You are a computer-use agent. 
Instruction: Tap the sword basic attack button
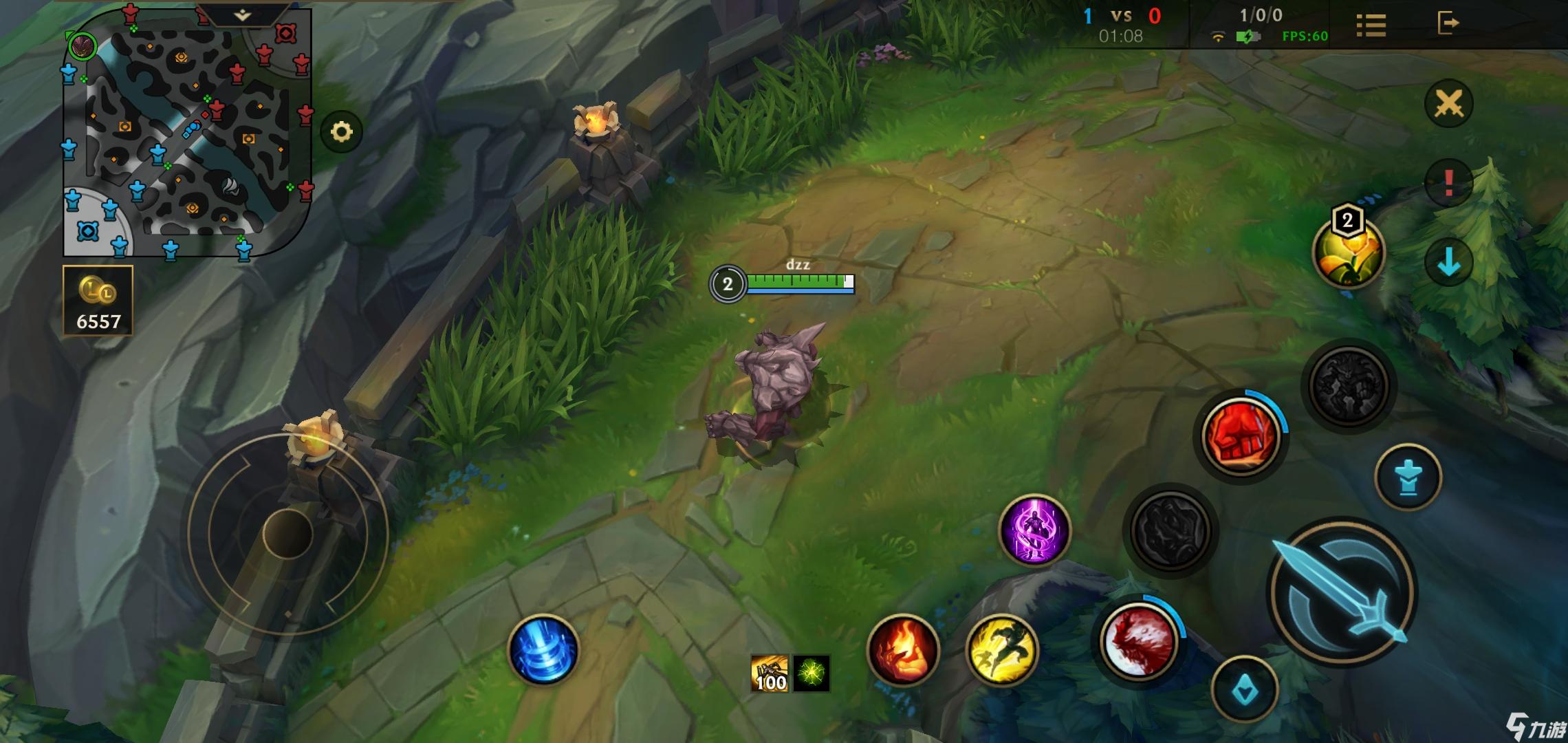pyautogui.click(x=1341, y=592)
